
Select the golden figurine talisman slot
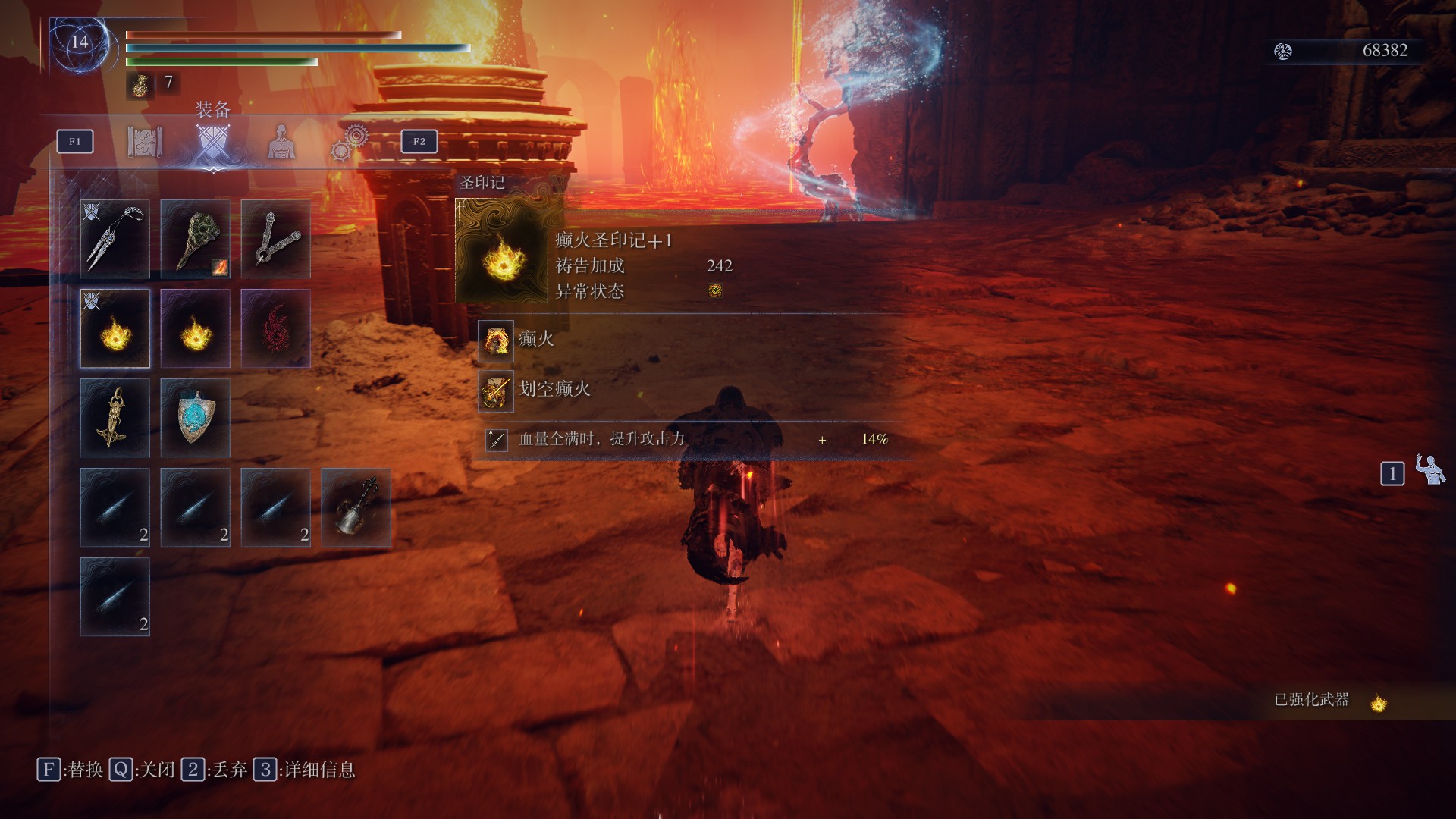tap(115, 418)
